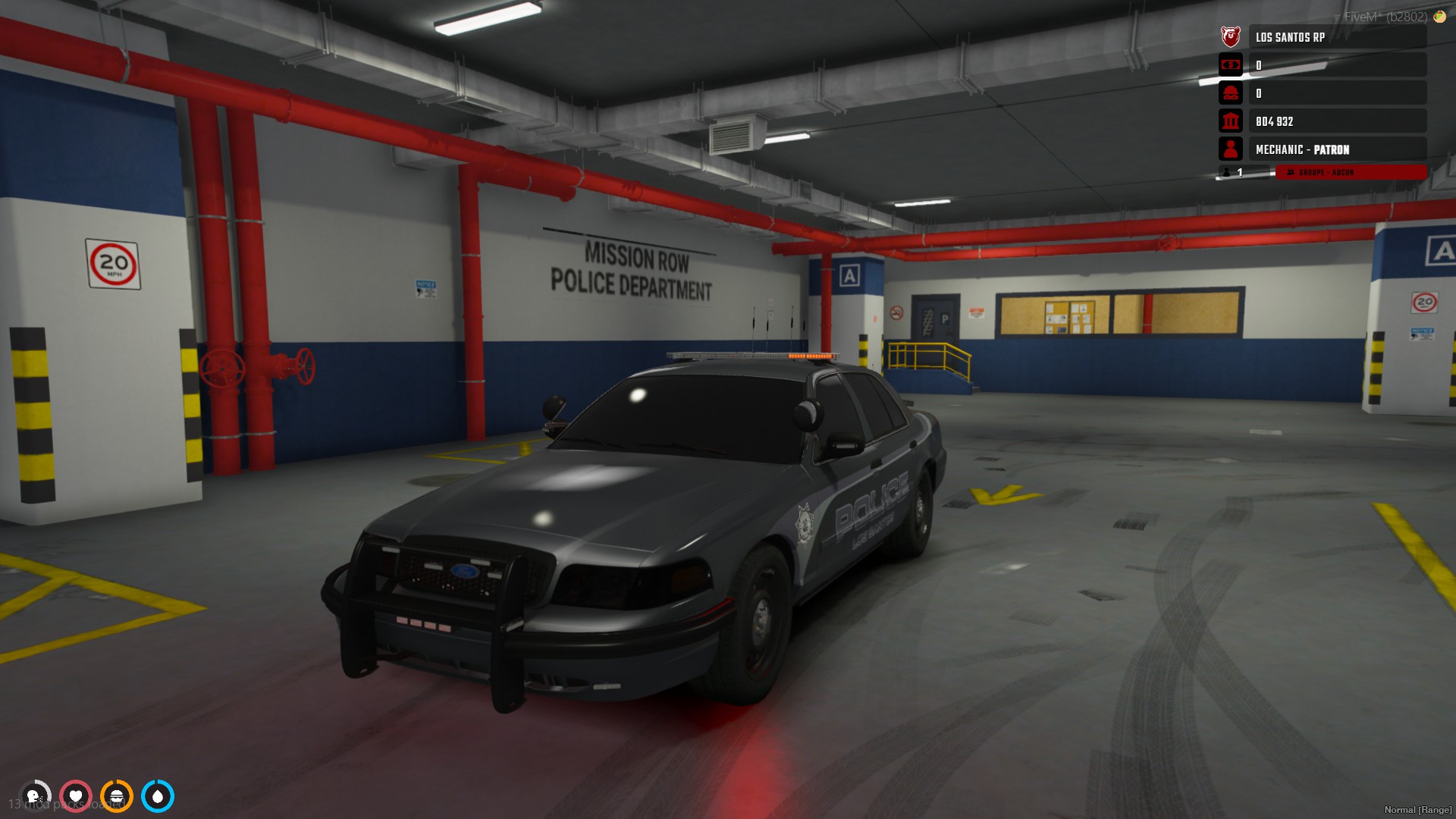
Task: Select the heart health status ring
Action: click(x=76, y=796)
